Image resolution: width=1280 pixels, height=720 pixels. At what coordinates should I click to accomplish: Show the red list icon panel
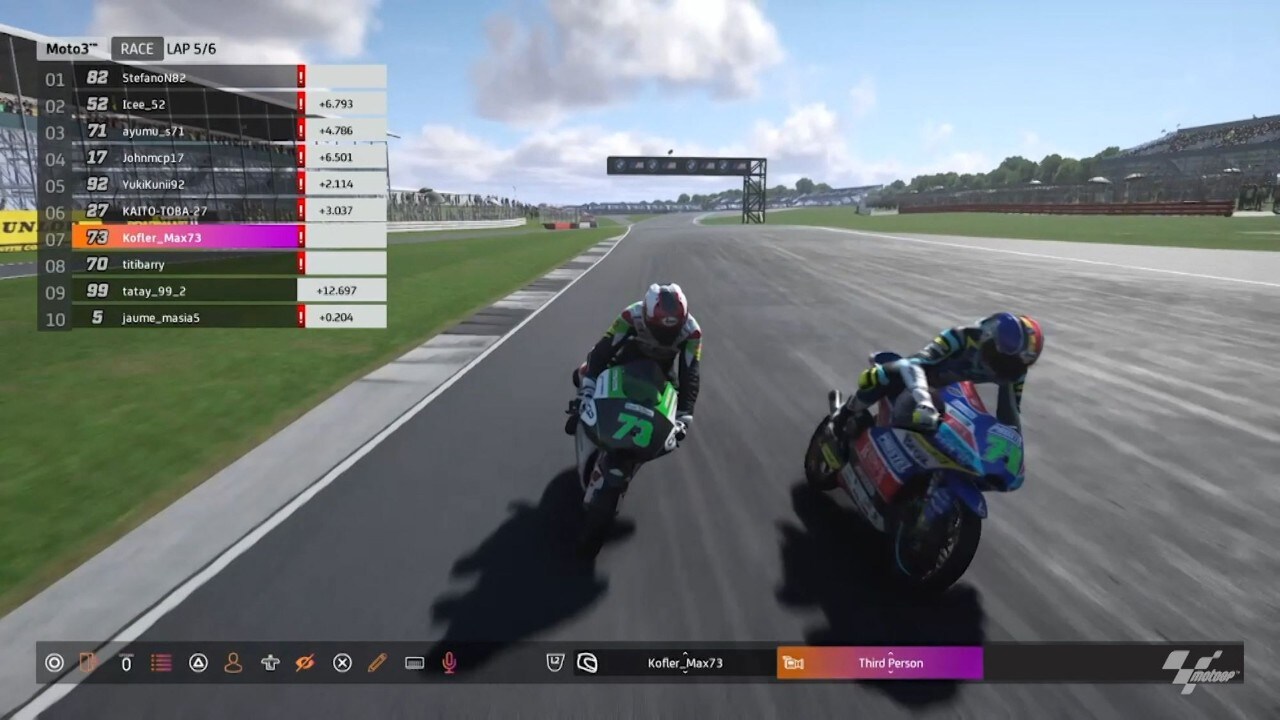click(161, 662)
